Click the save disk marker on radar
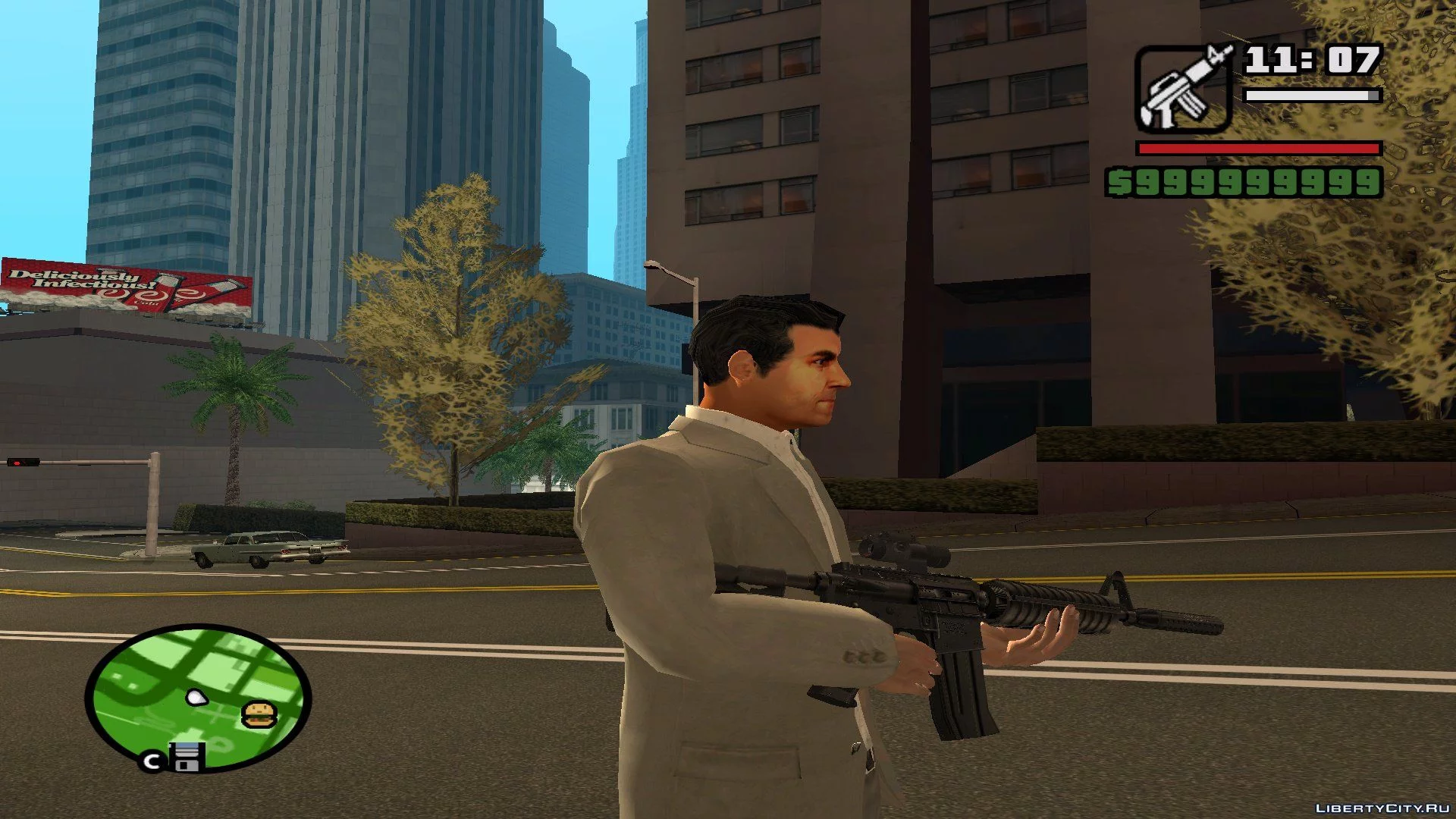Screen dimensions: 1456x819 [187, 757]
